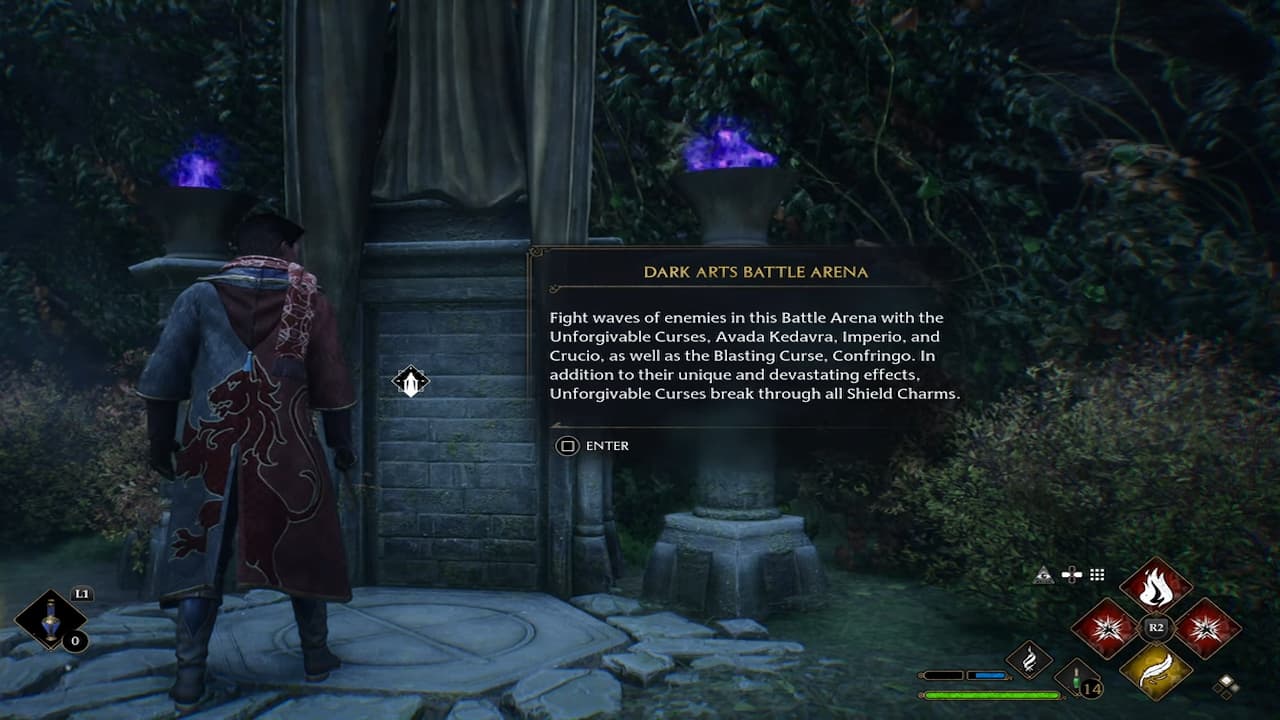Open the spell set grid icon
The width and height of the screenshot is (1280, 720).
click(x=1097, y=574)
